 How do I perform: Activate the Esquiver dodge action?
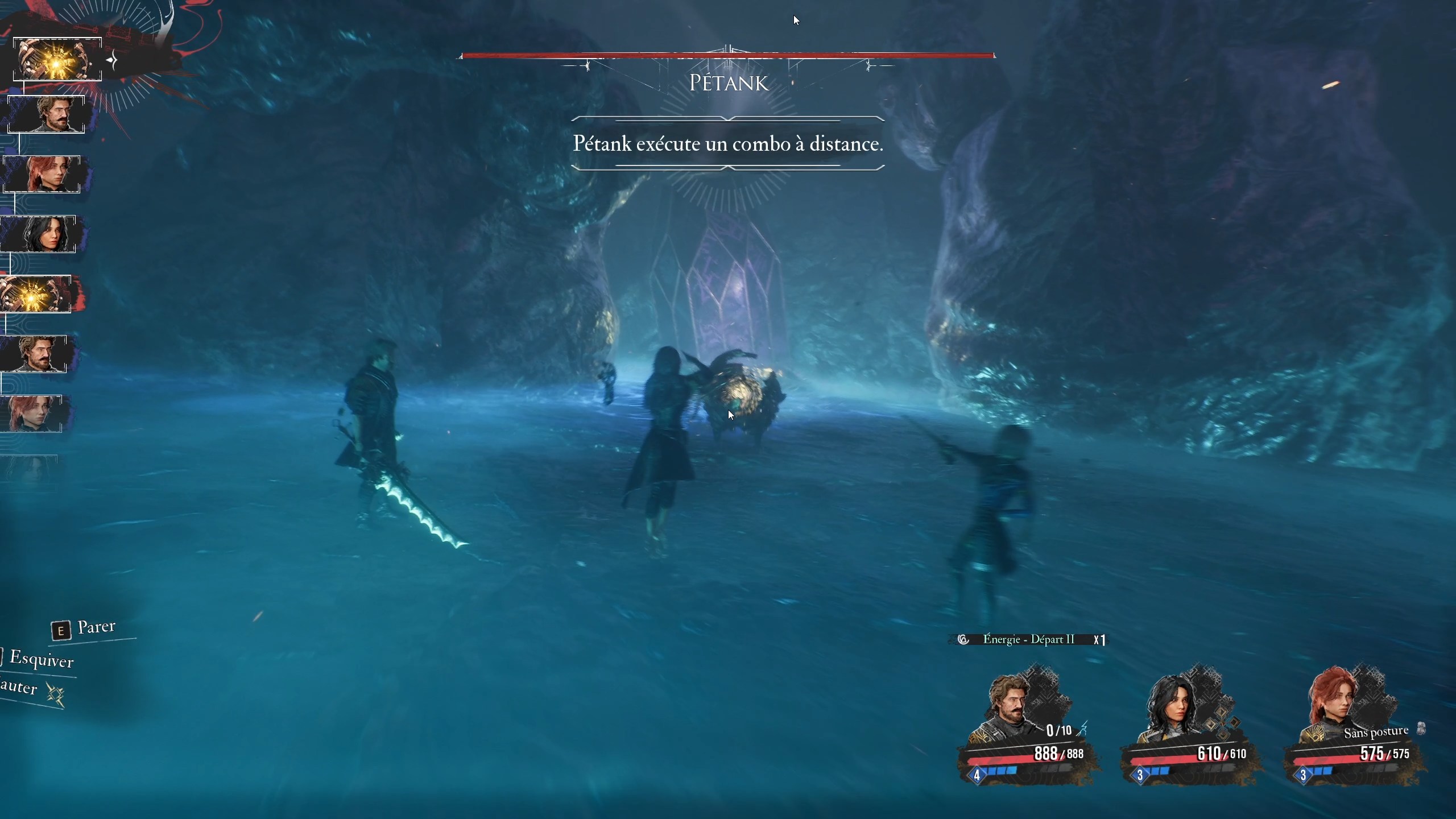[43, 661]
